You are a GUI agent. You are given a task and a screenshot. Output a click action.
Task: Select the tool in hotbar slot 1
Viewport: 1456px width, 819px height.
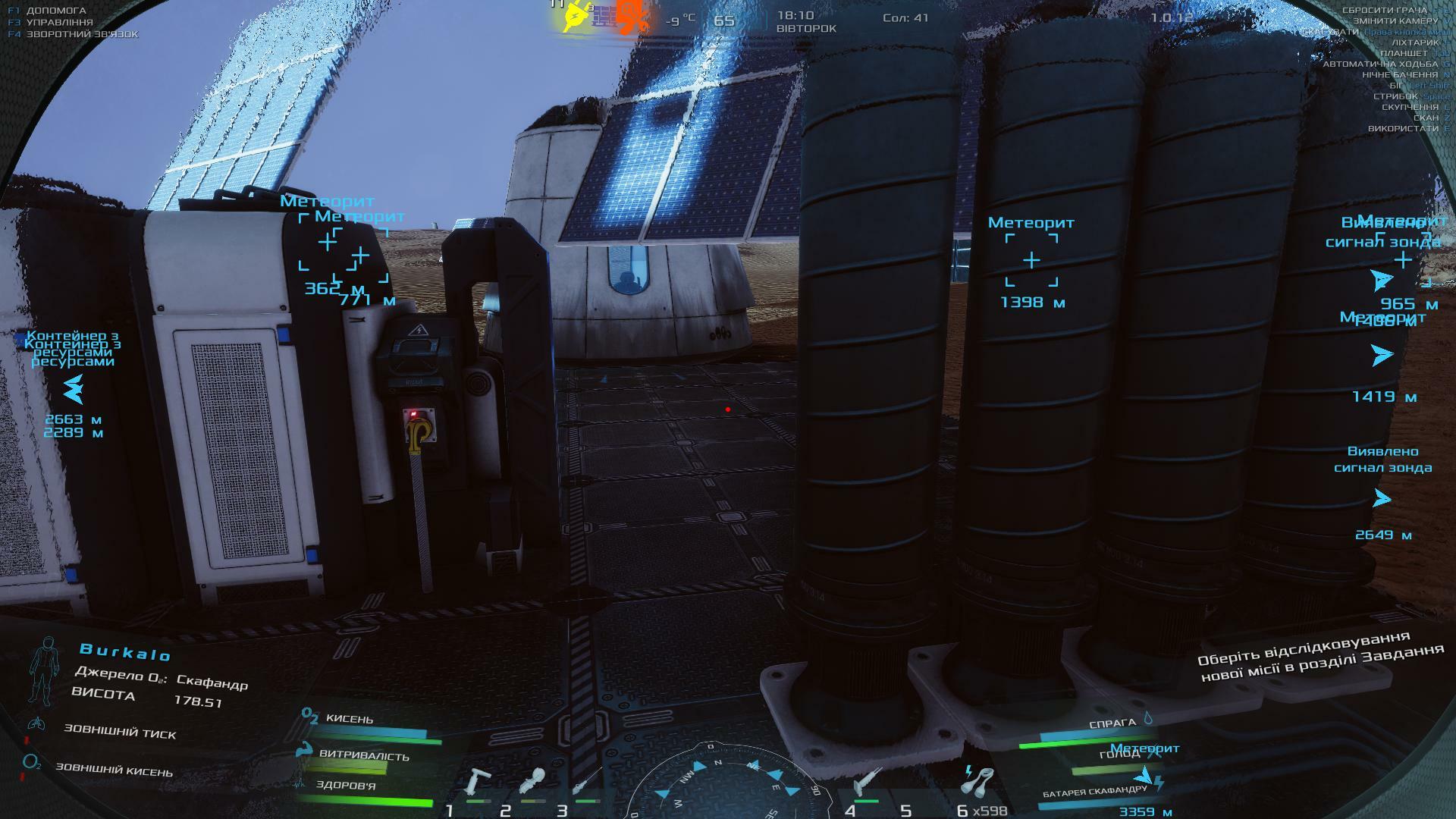coord(479,783)
